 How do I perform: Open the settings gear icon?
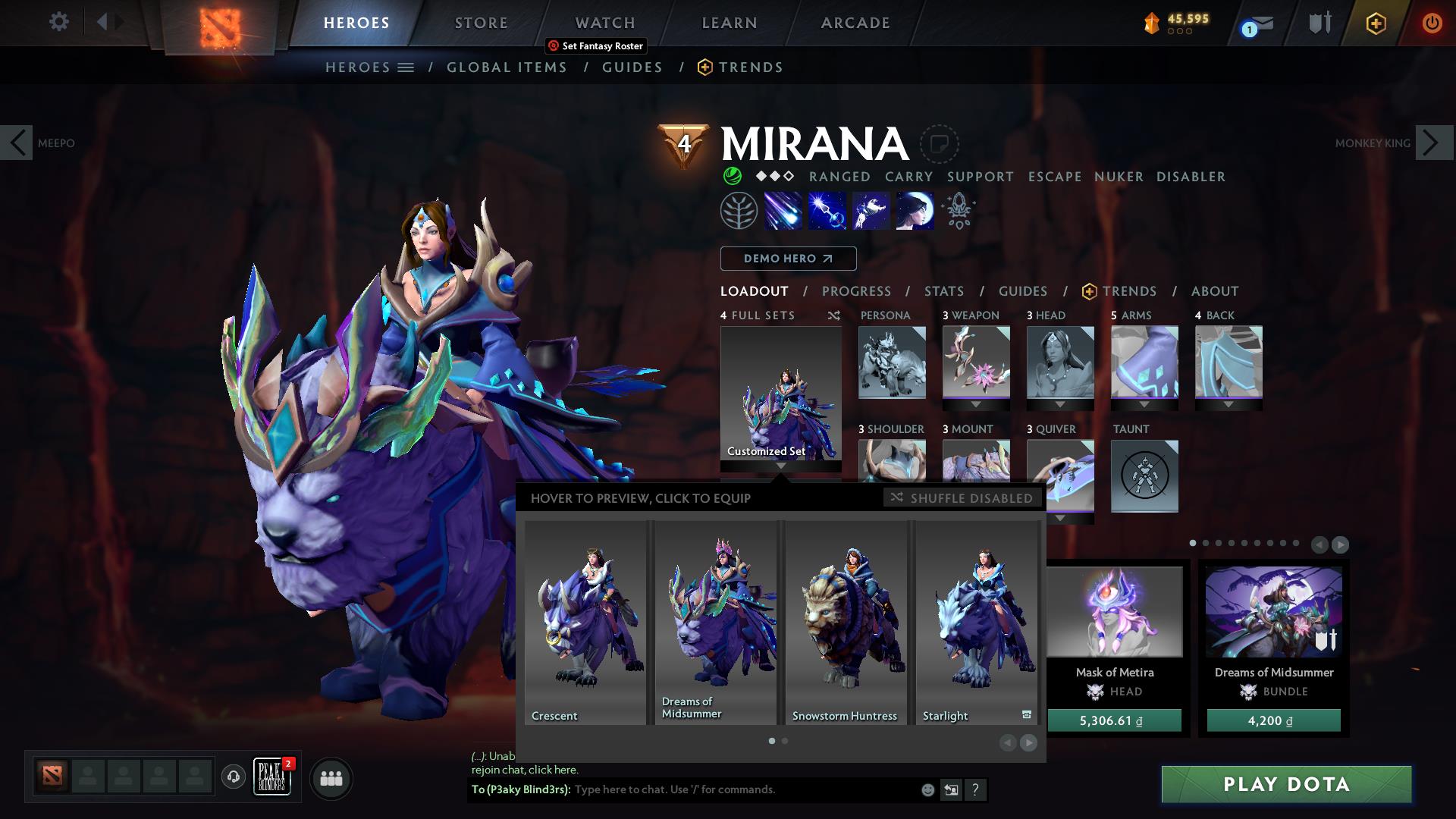58,22
